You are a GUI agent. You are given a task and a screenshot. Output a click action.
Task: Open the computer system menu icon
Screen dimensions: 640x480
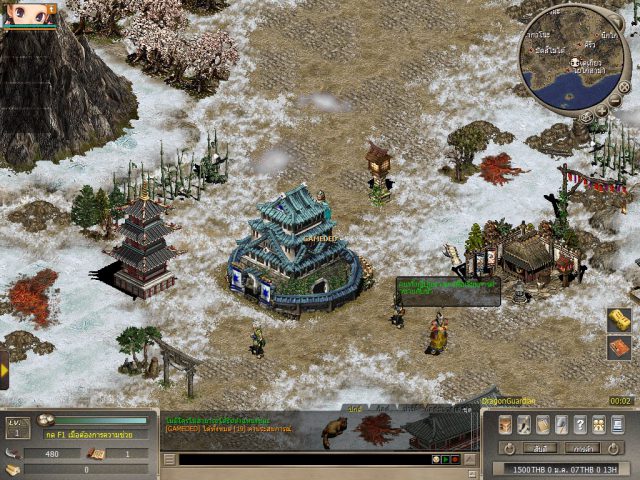pos(617,424)
